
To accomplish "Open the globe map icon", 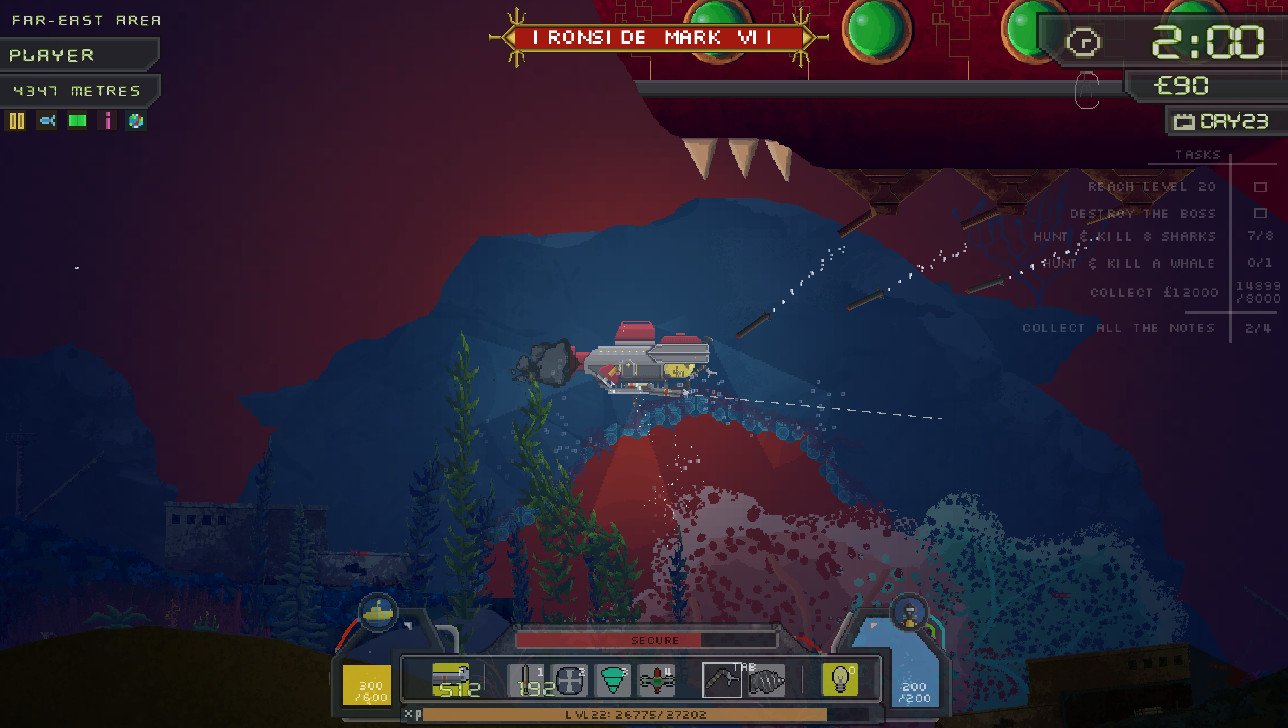I will coord(136,121).
